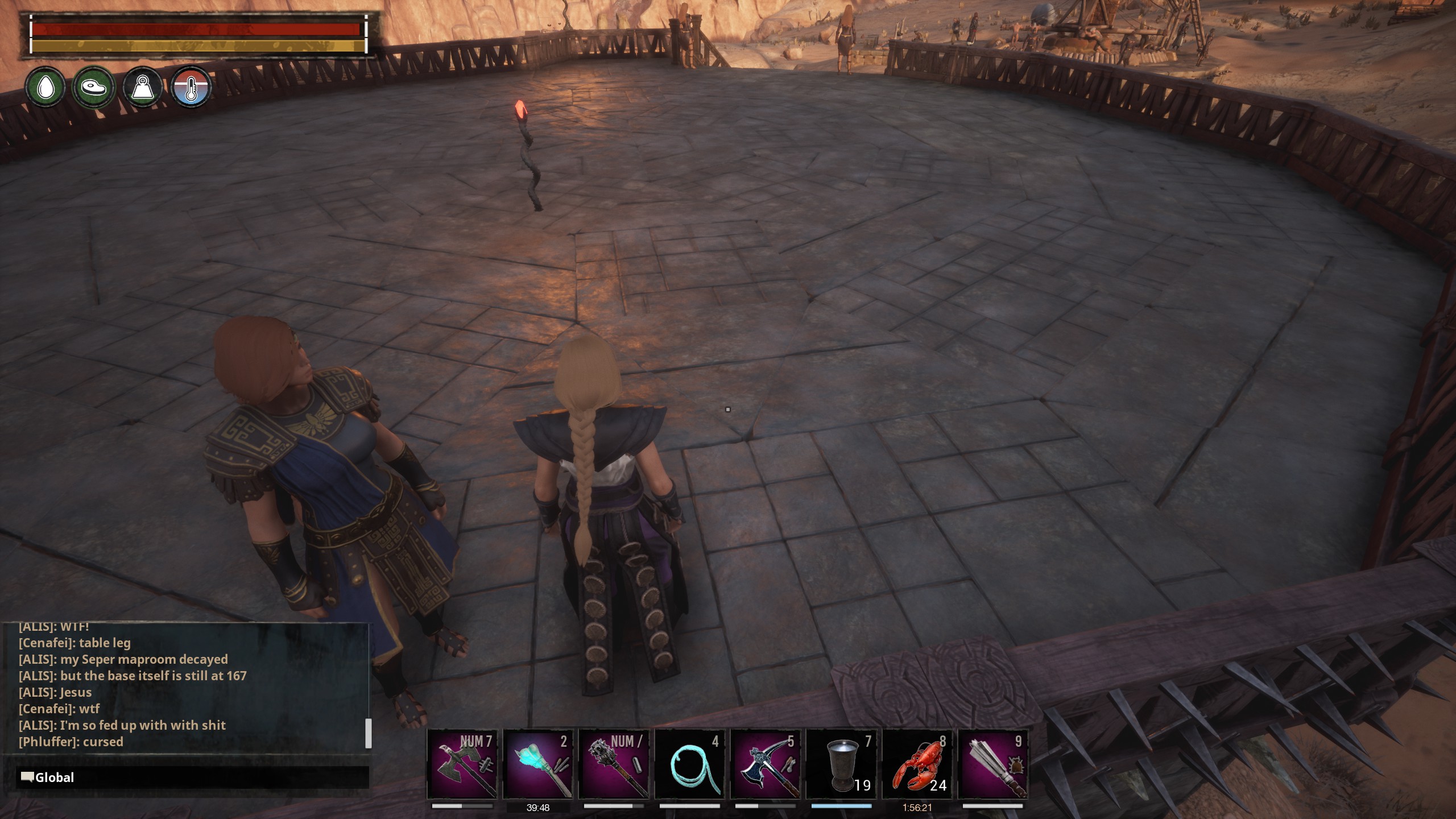Select the double-bladed battle axe slot

(462, 764)
